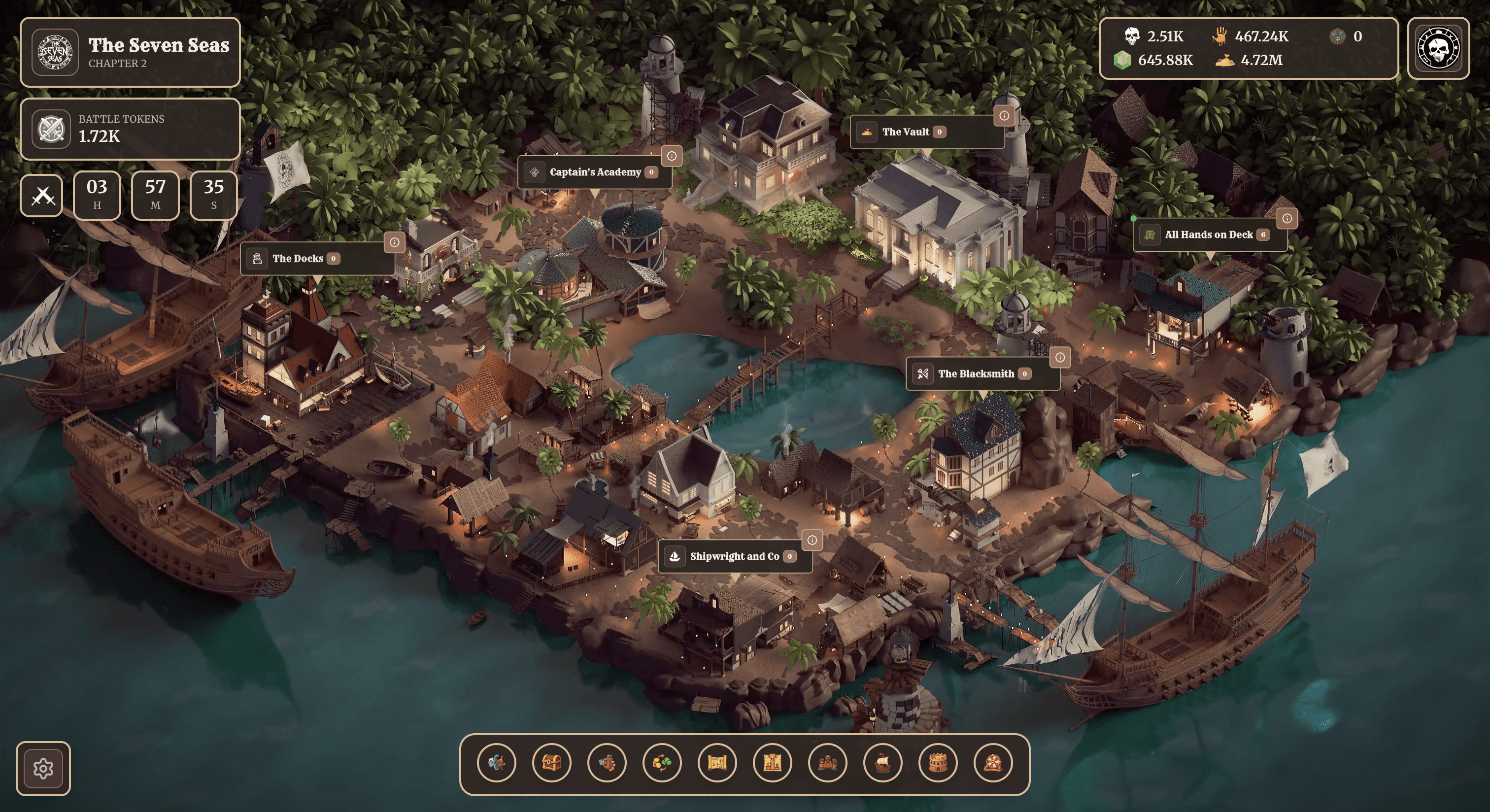This screenshot has width=1490, height=812.
Task: Open the Captain's Academy label
Action: pyautogui.click(x=594, y=172)
